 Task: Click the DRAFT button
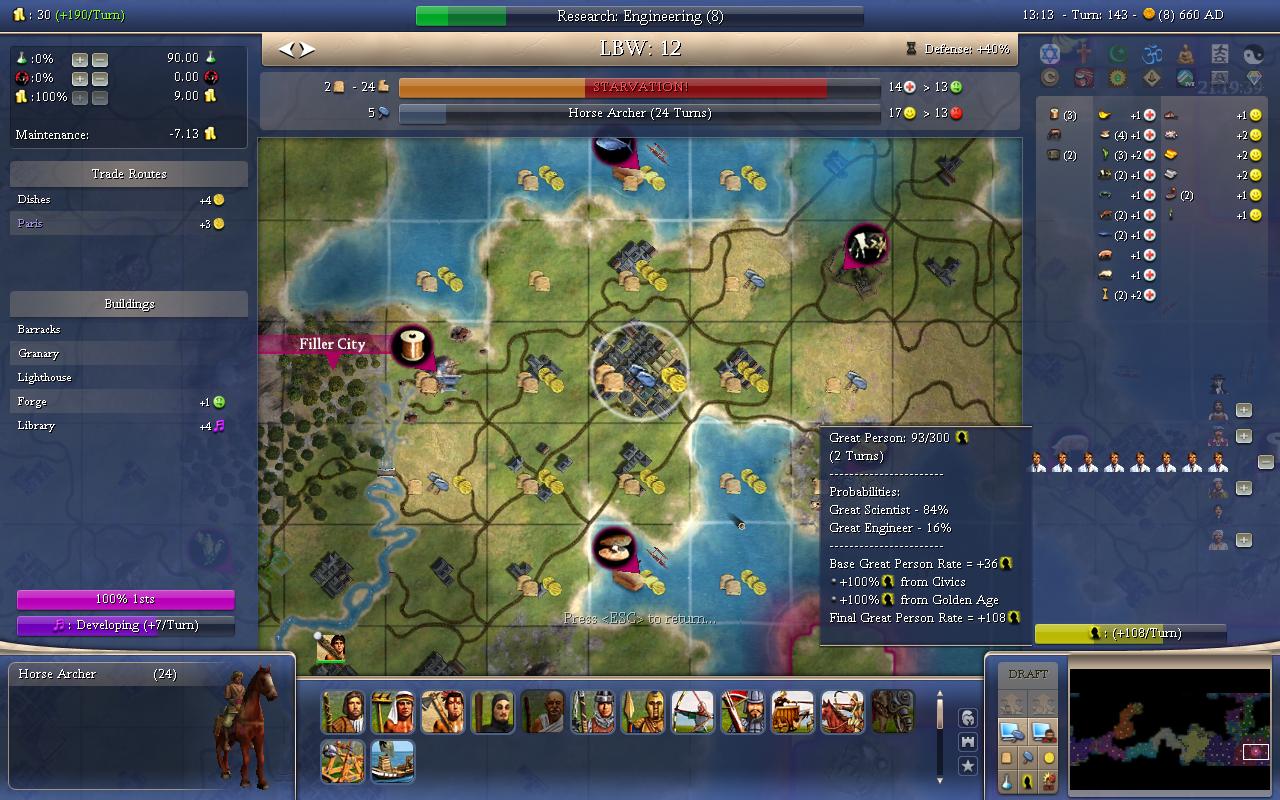point(1028,674)
